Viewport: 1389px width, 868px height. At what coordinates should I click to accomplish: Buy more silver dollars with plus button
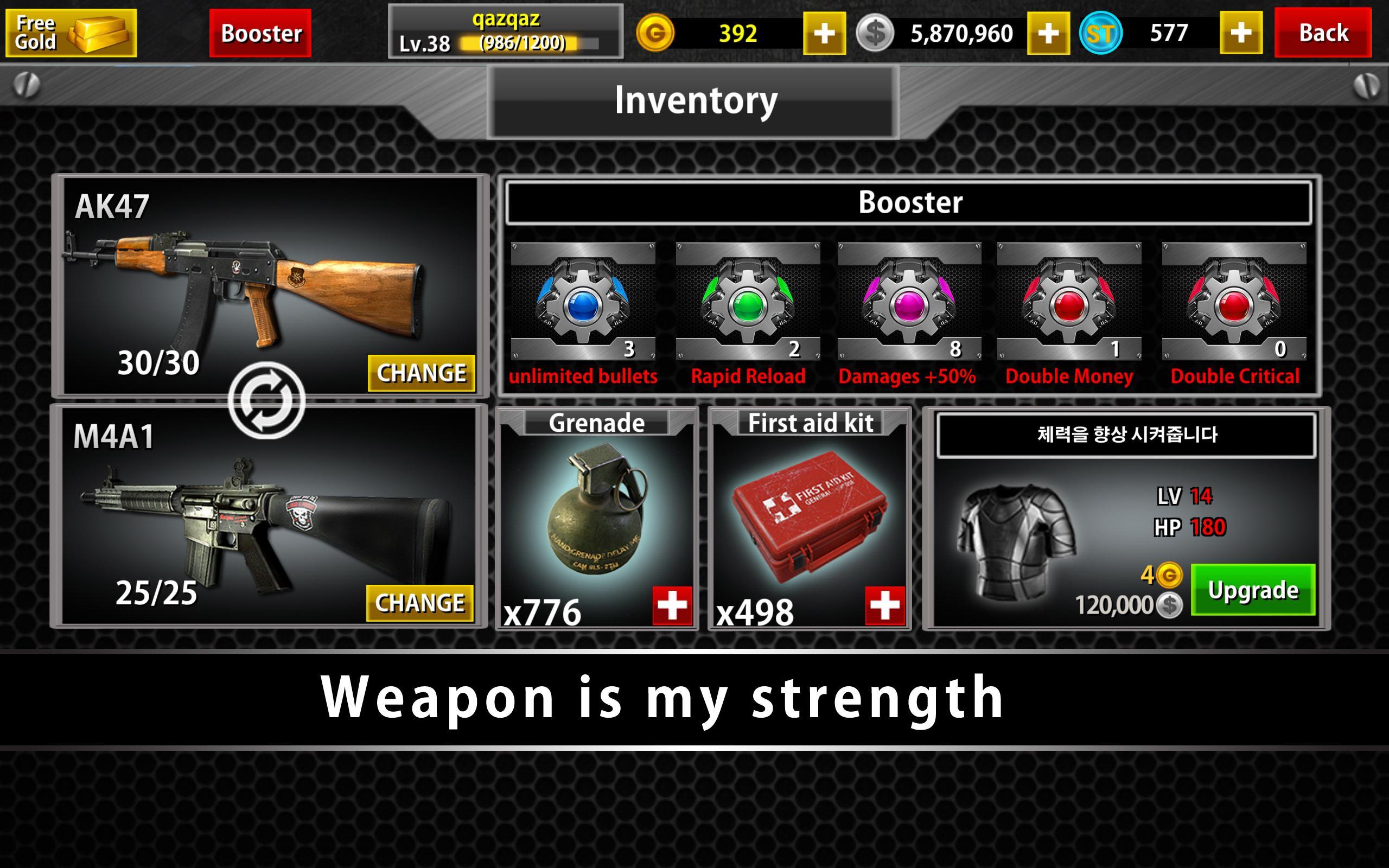1048,33
